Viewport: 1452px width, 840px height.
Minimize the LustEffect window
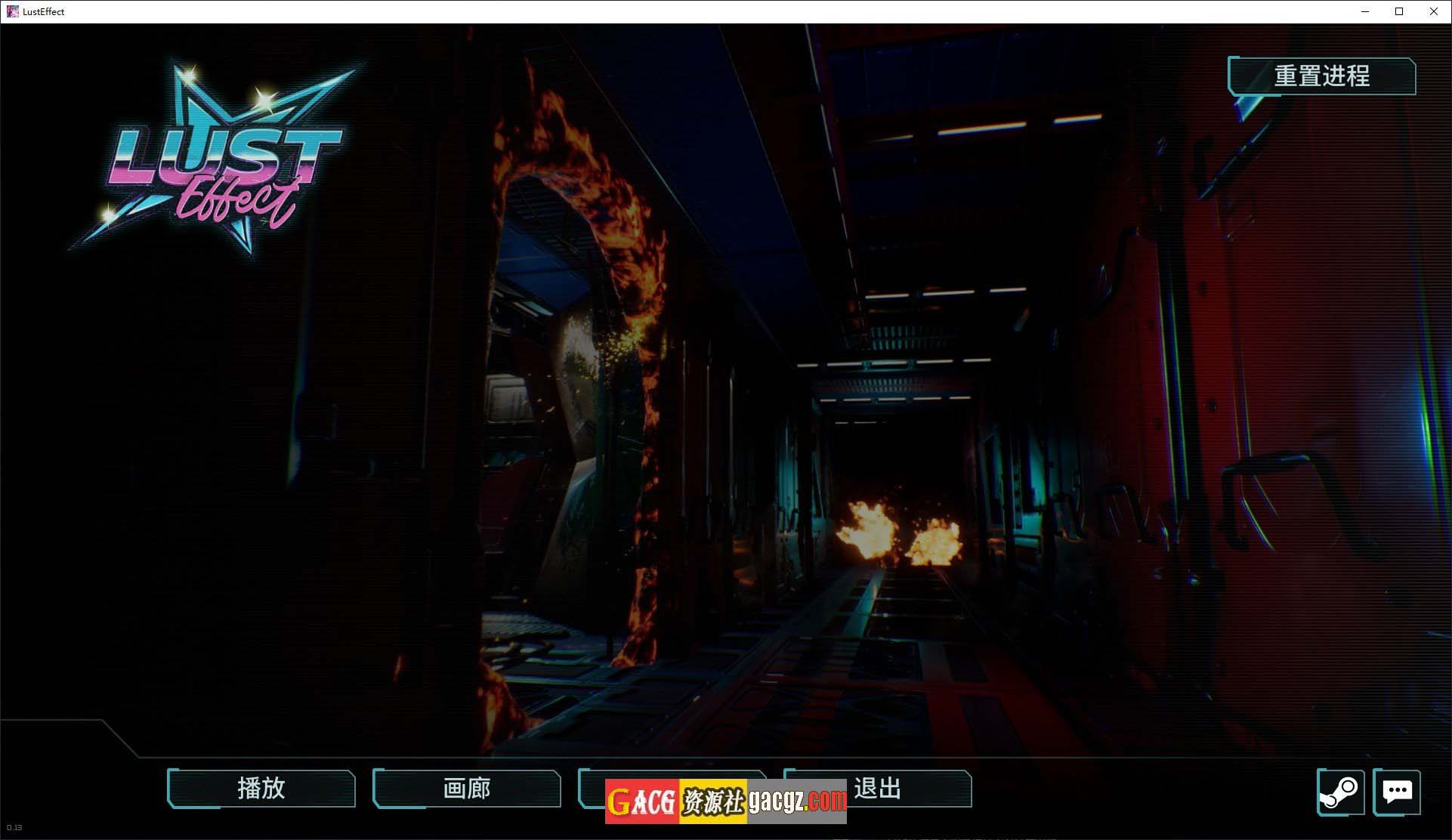pyautogui.click(x=1364, y=11)
